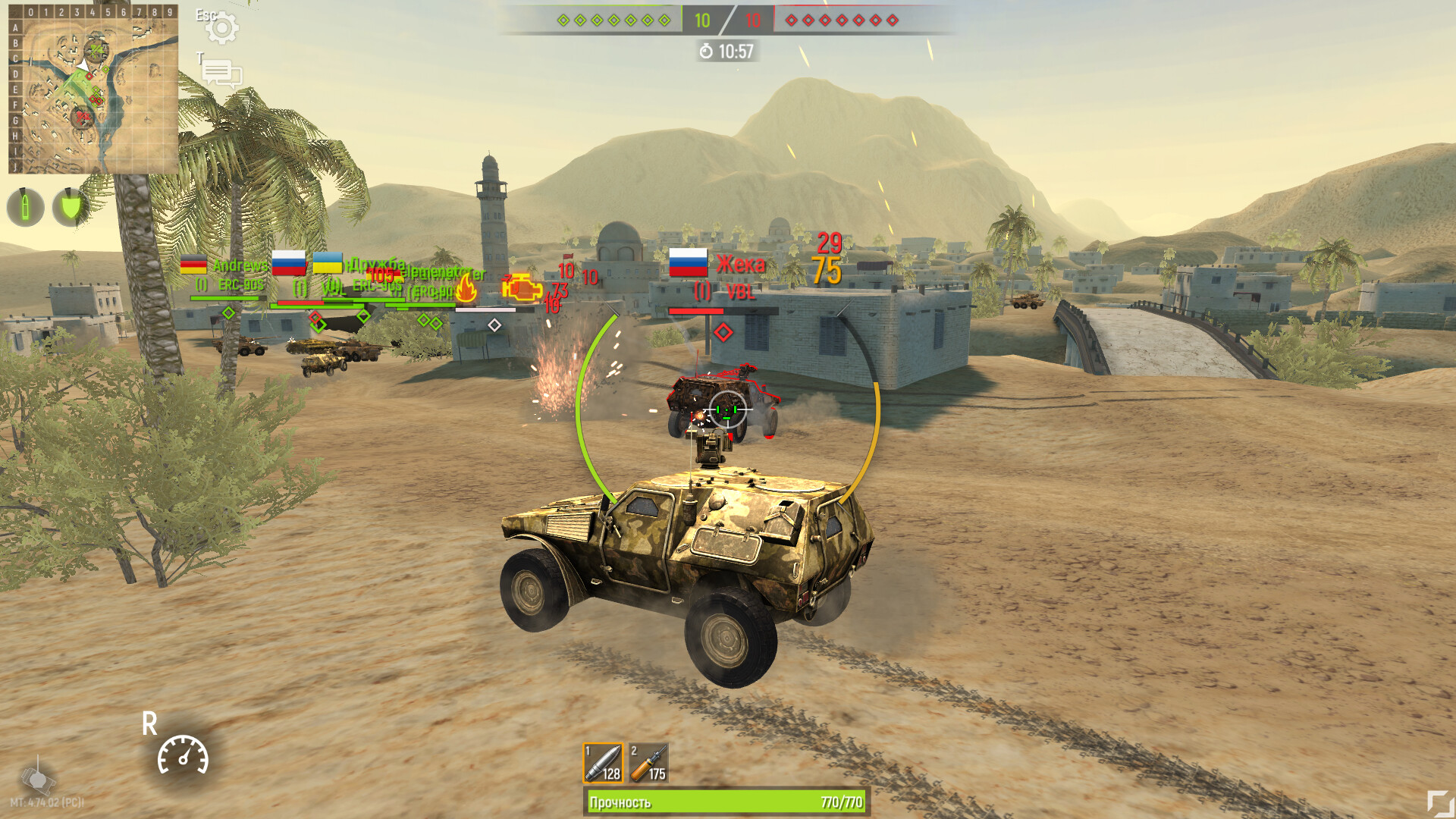The width and height of the screenshot is (1456, 819).
Task: Select the speedometer icon near the R indicator
Action: (182, 757)
